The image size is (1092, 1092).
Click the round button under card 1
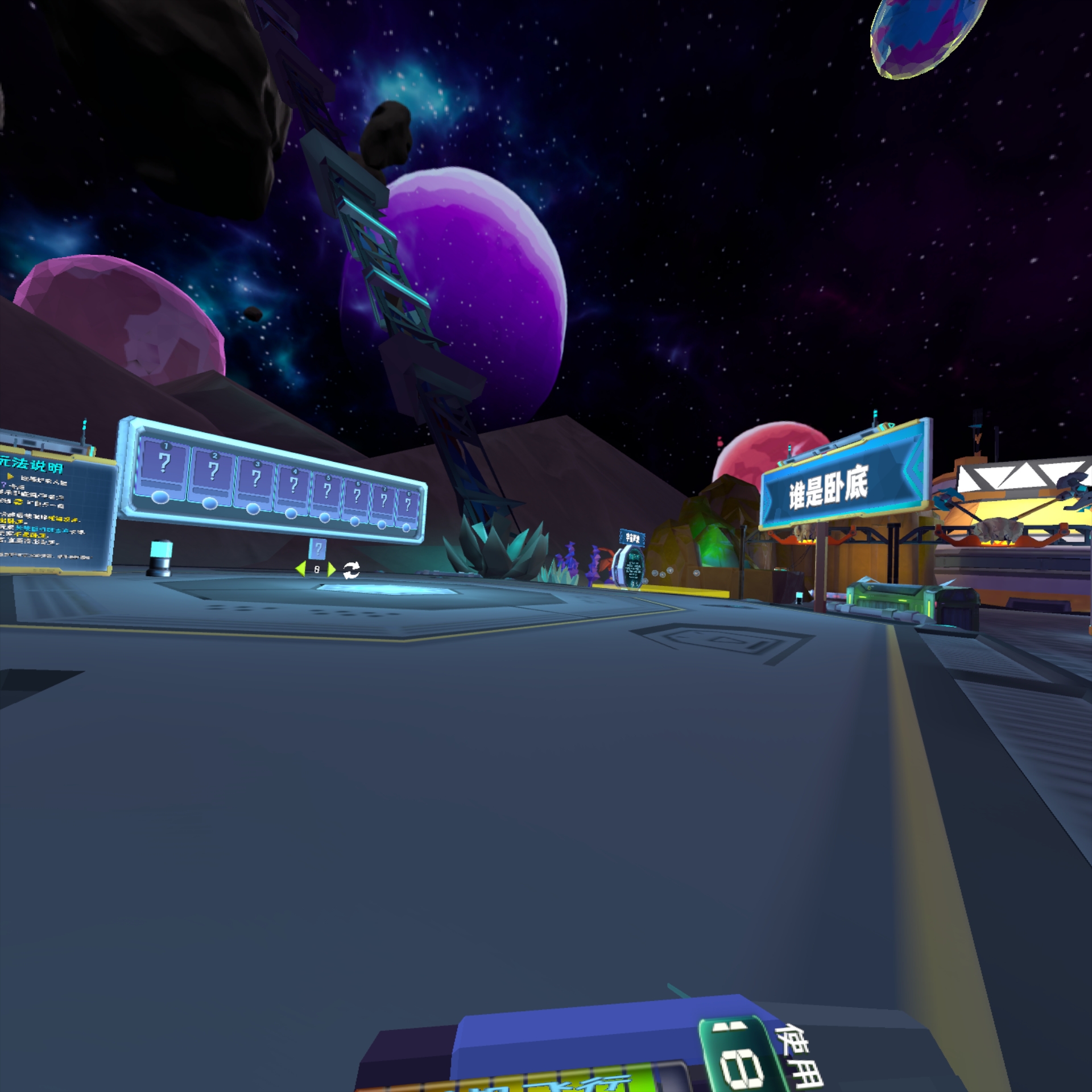tap(160, 498)
